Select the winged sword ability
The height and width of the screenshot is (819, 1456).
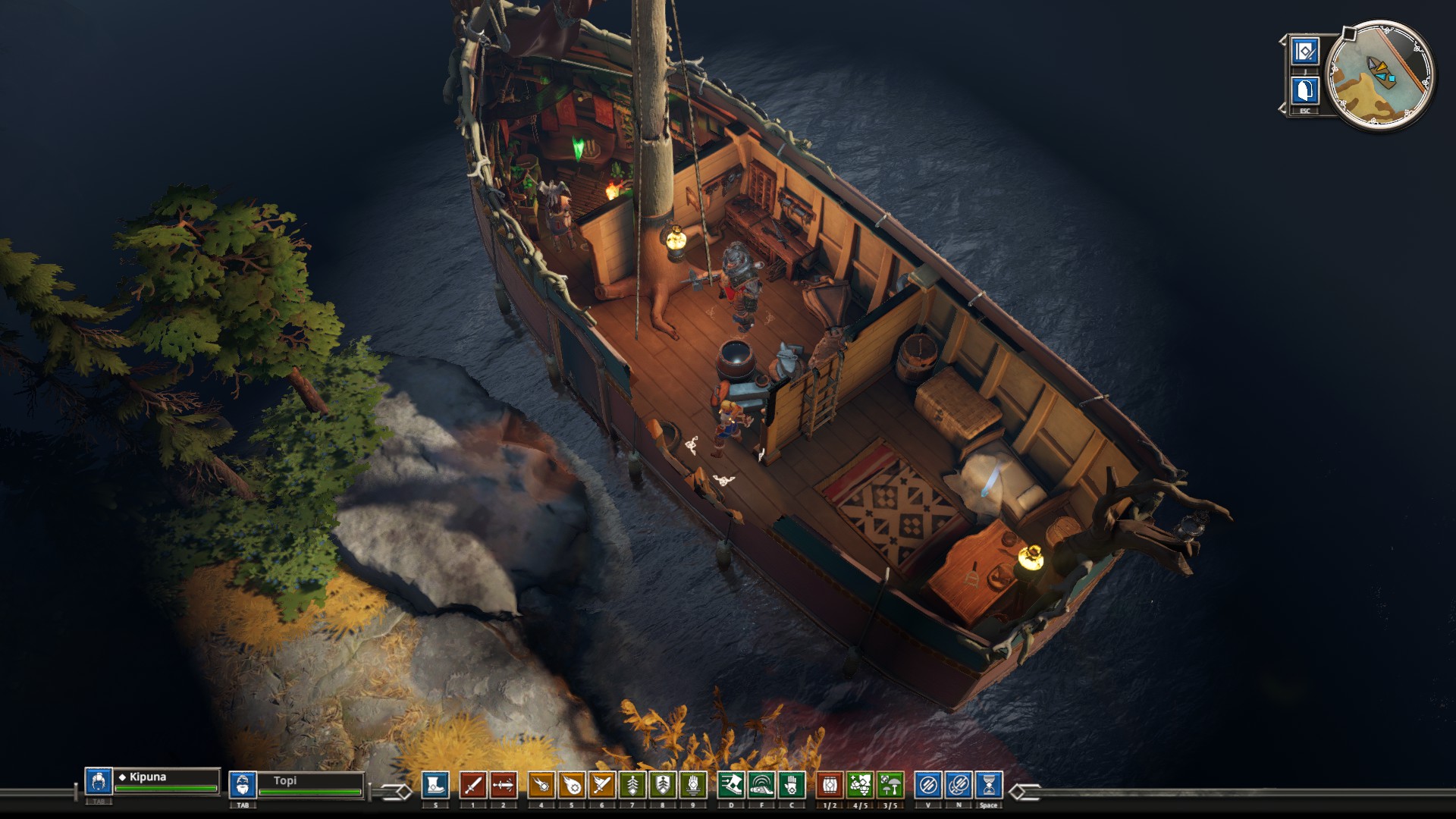[602, 786]
